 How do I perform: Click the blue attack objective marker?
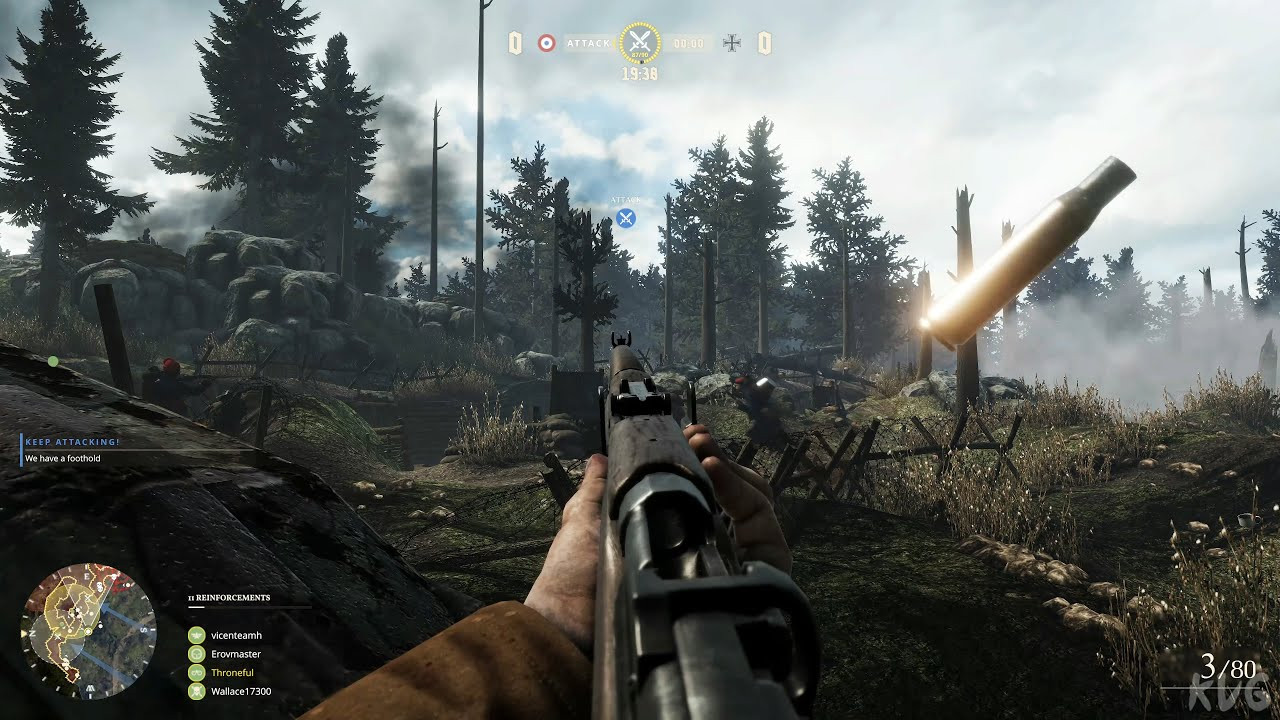pos(626,217)
